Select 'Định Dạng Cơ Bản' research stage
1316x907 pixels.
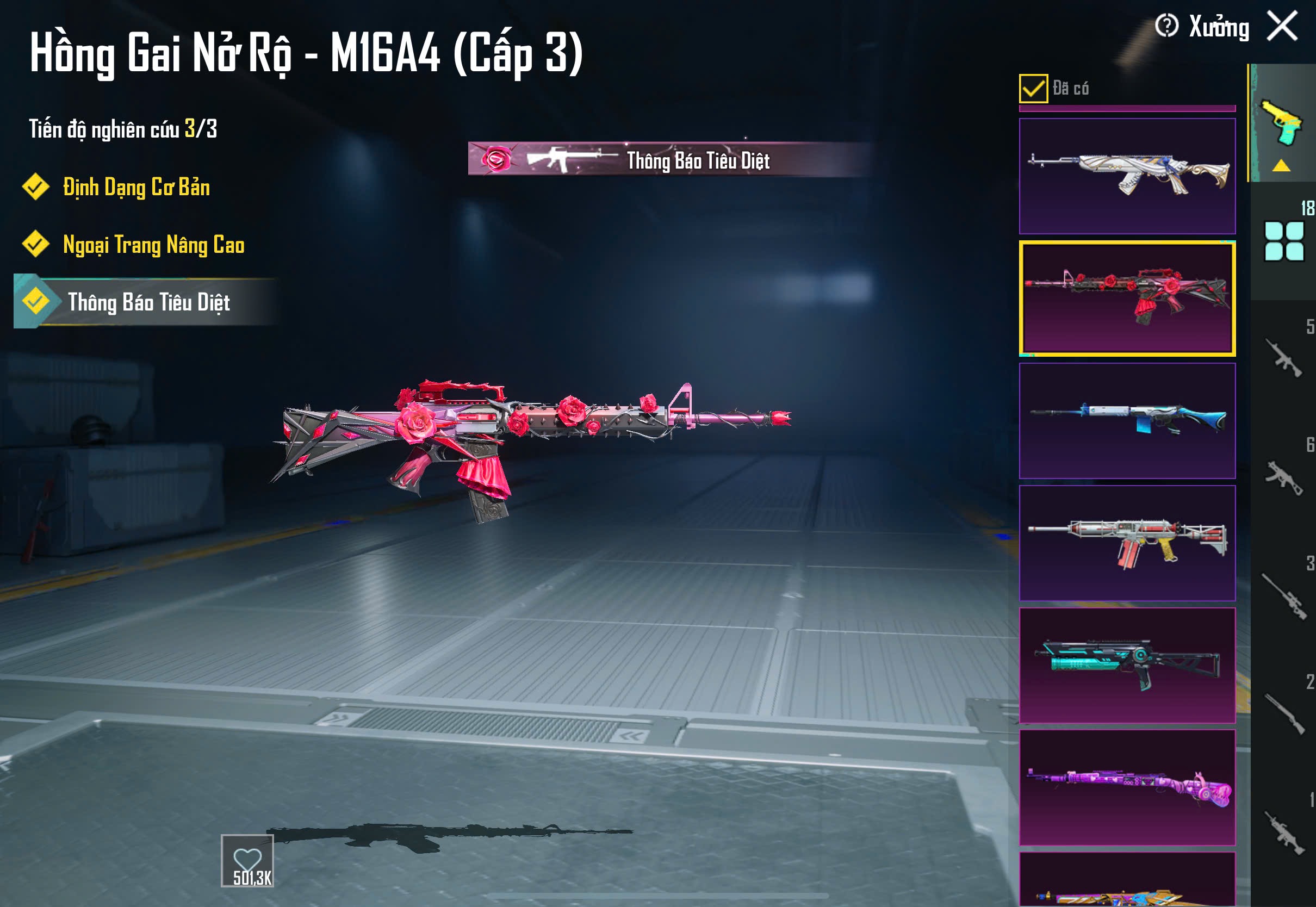(x=136, y=188)
